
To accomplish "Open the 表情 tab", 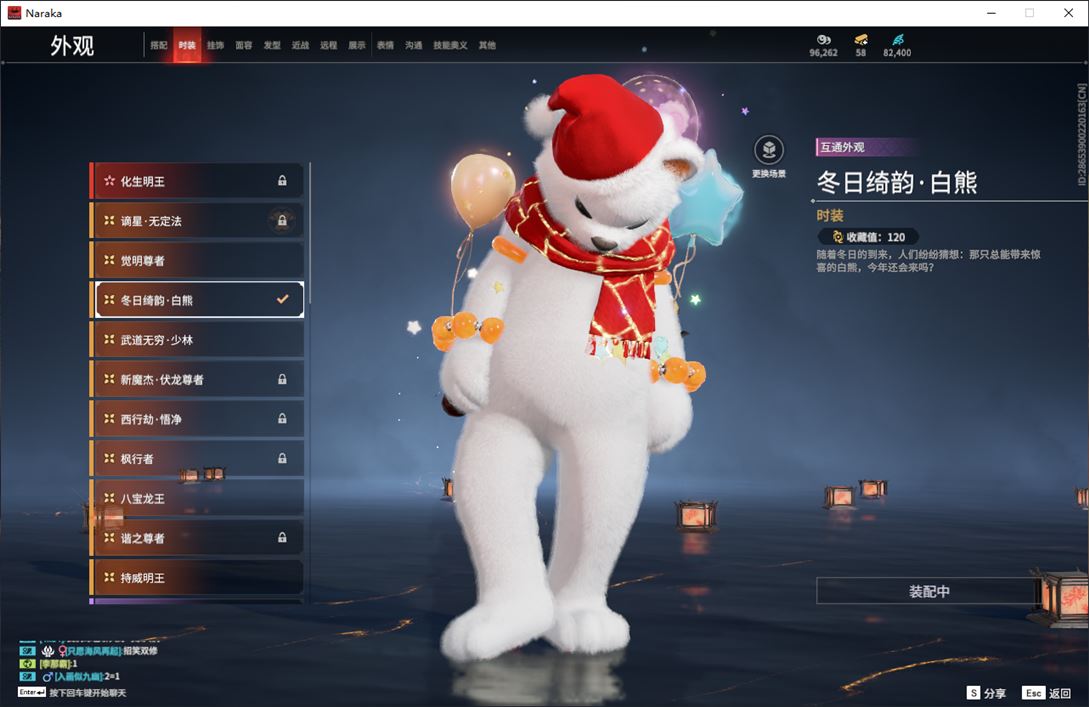I will point(385,46).
